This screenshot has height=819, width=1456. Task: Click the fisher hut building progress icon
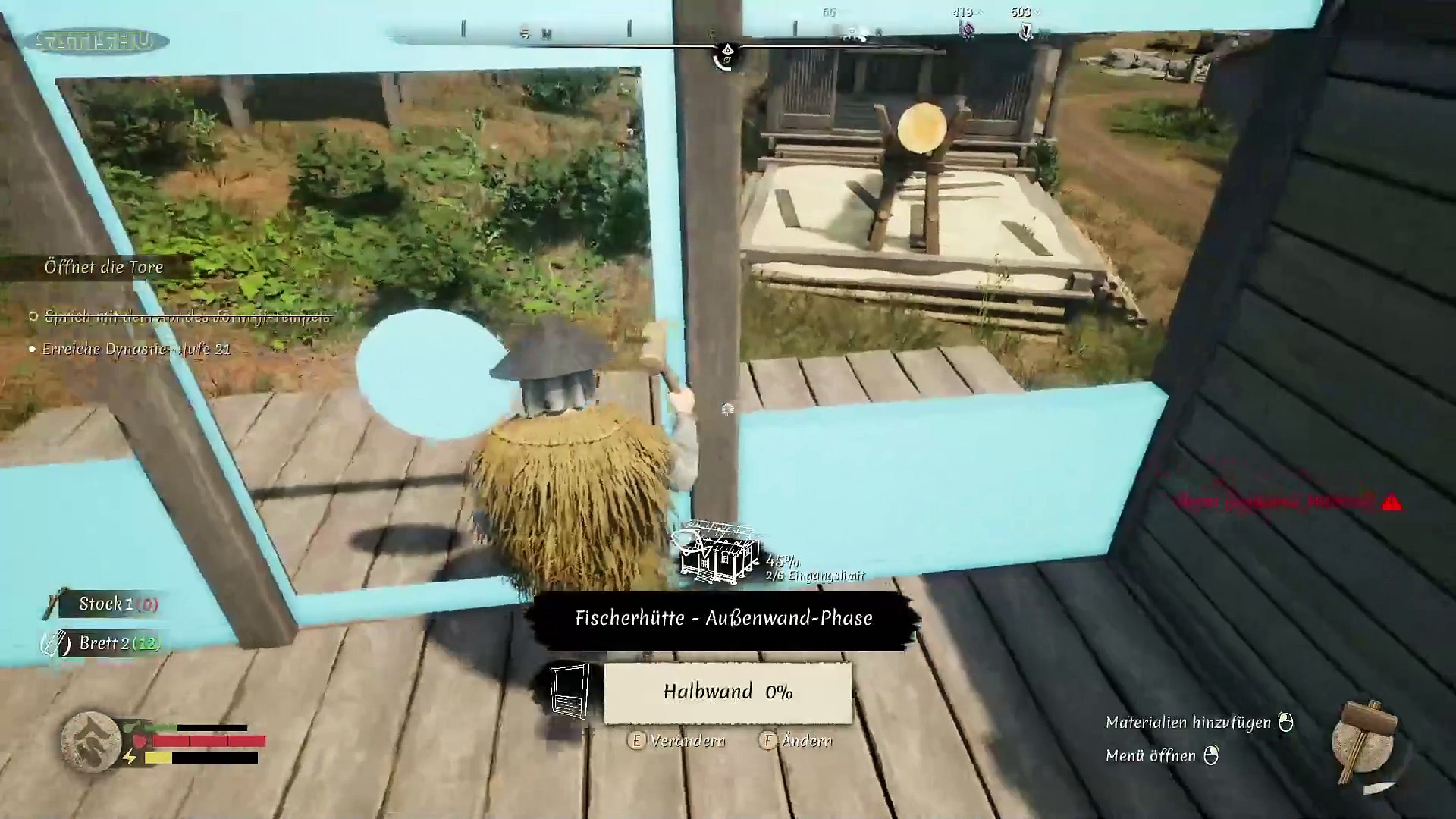(717, 554)
